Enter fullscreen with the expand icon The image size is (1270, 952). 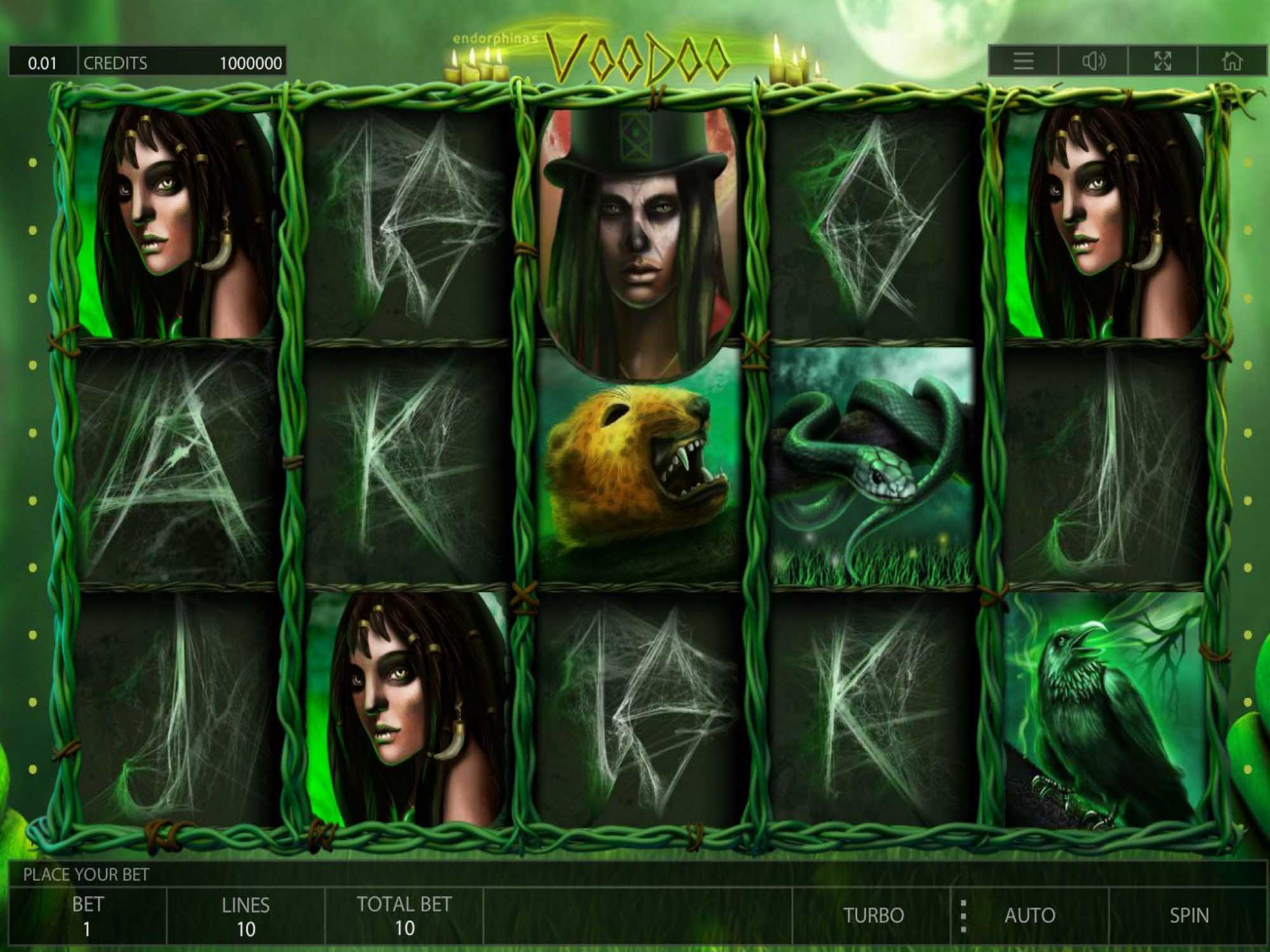pos(1163,62)
